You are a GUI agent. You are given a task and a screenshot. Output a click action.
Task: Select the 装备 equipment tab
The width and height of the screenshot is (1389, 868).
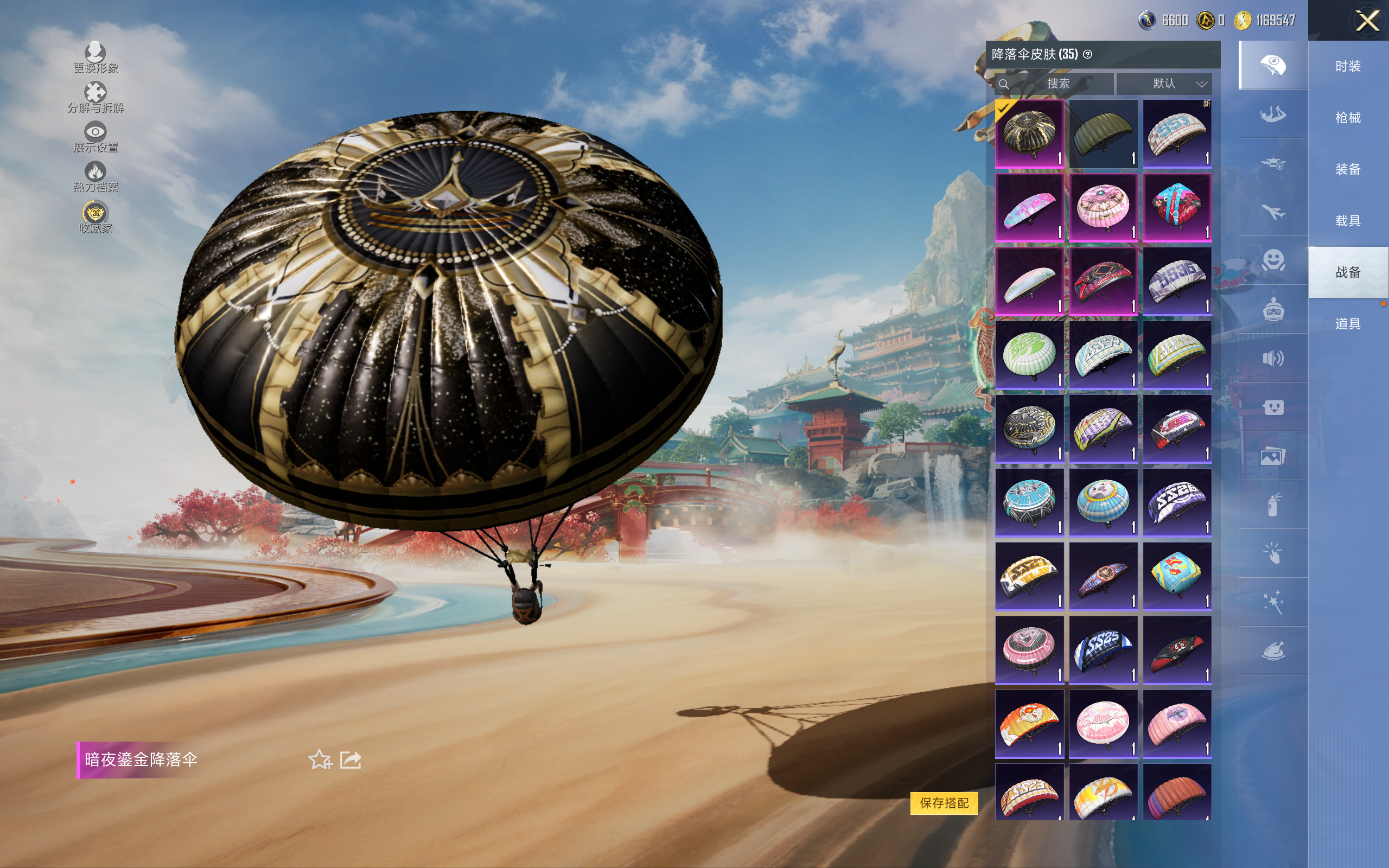coord(1347,169)
